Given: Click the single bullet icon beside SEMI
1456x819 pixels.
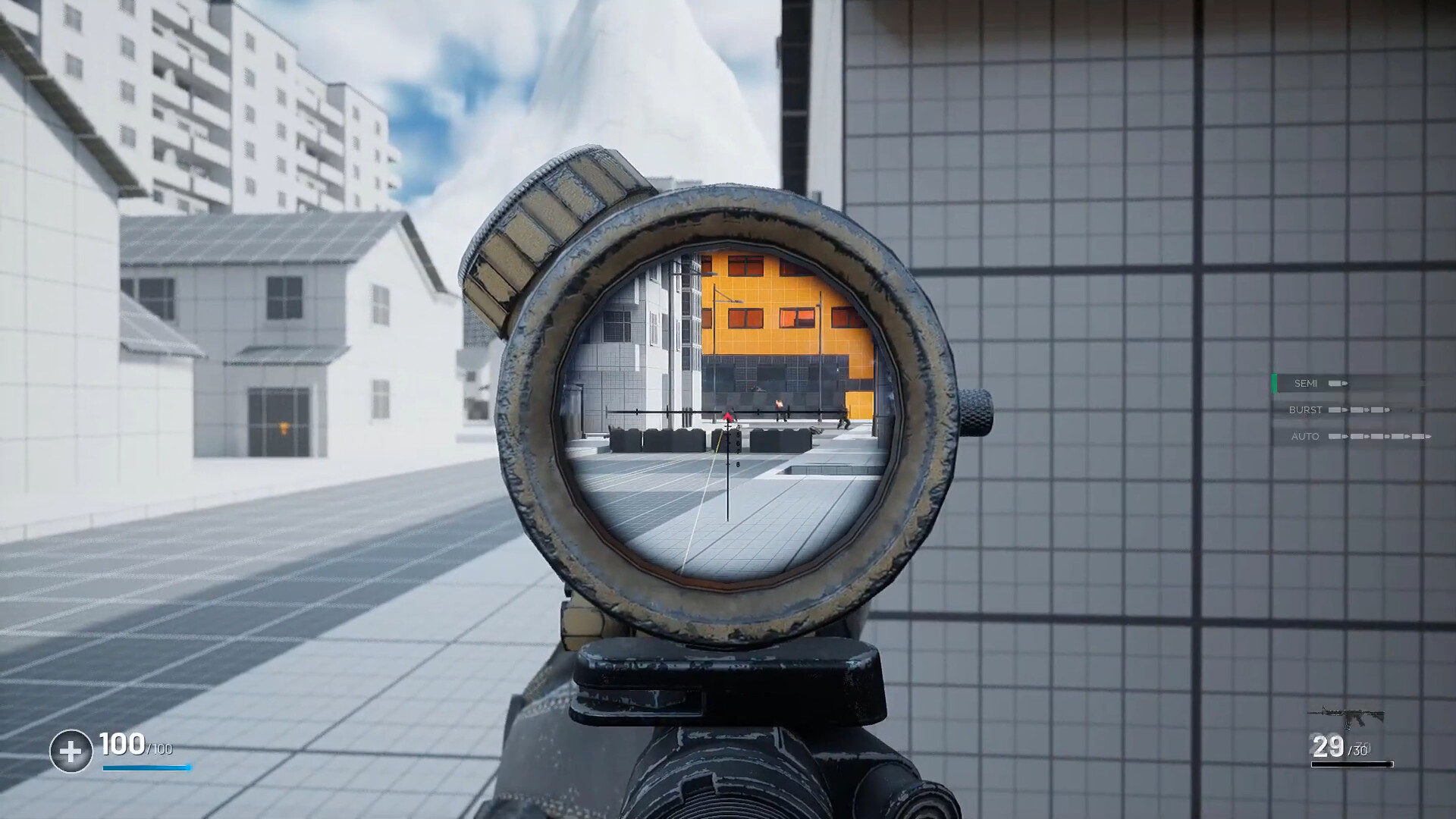Looking at the screenshot, I should [x=1339, y=384].
